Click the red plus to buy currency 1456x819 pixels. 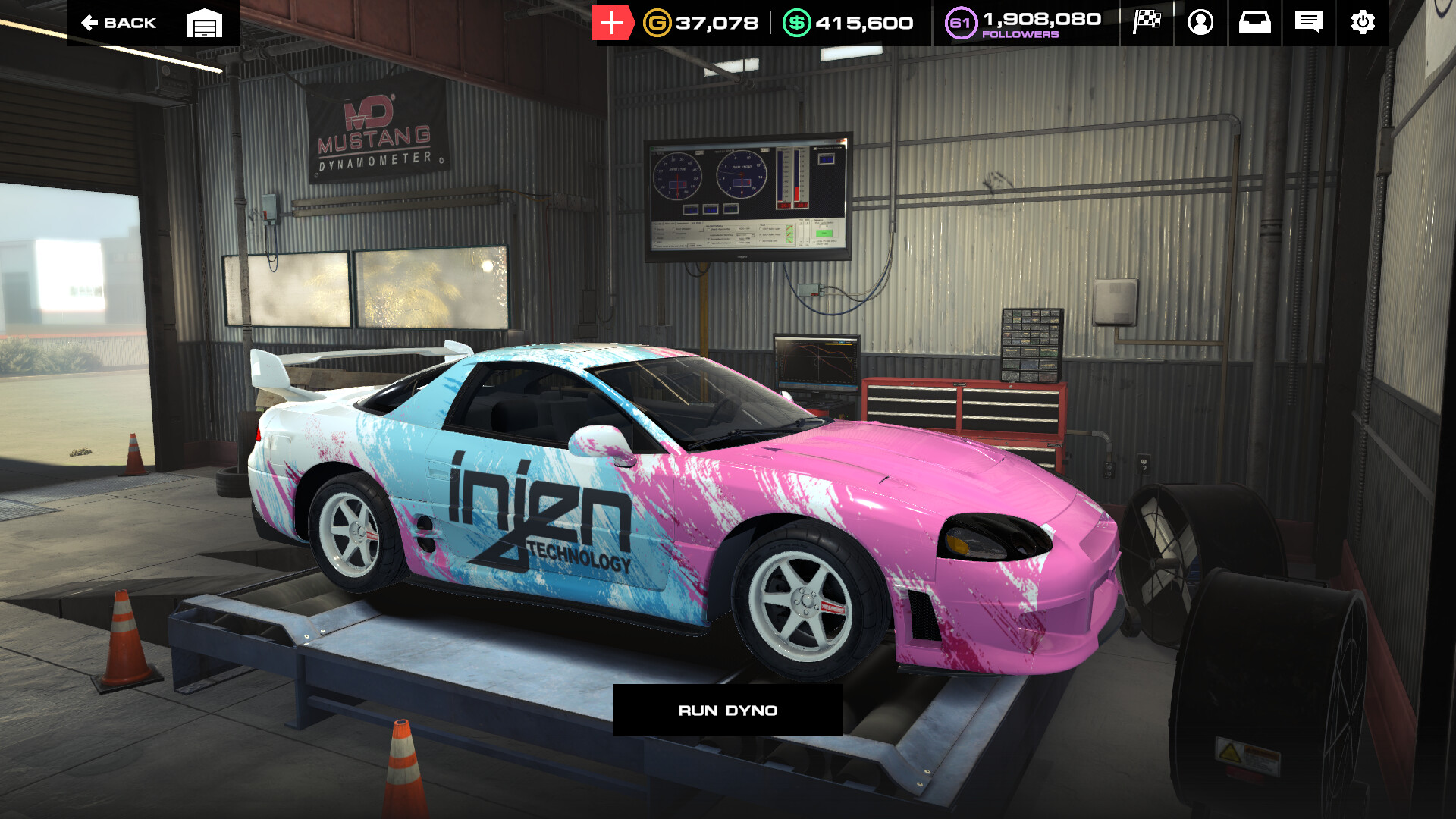(611, 23)
